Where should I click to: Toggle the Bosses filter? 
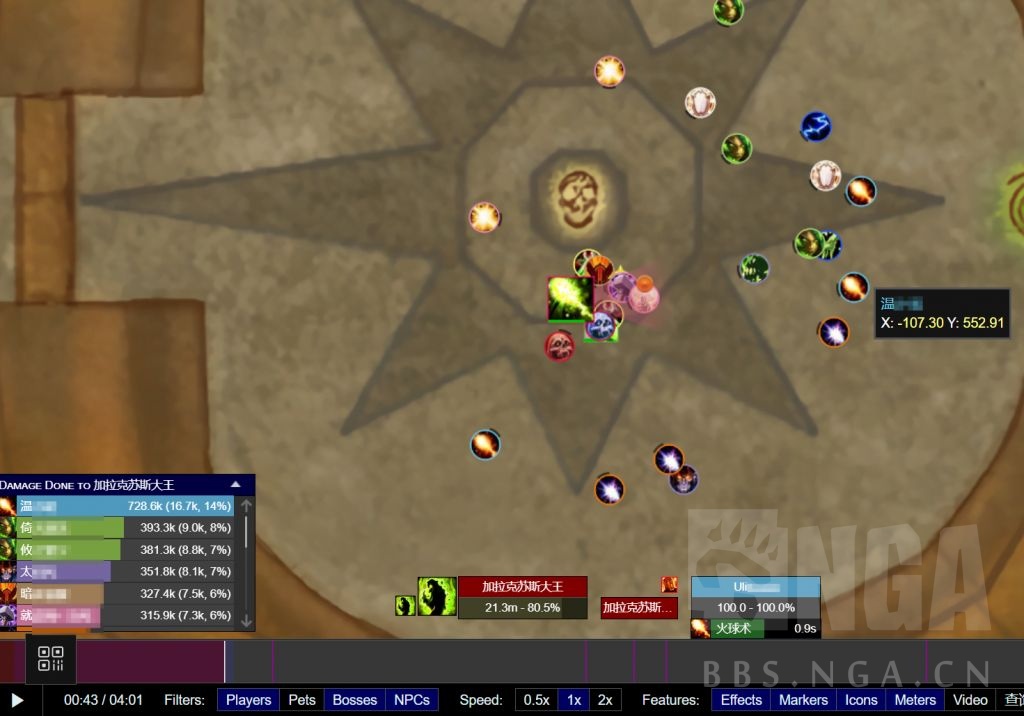tap(354, 700)
